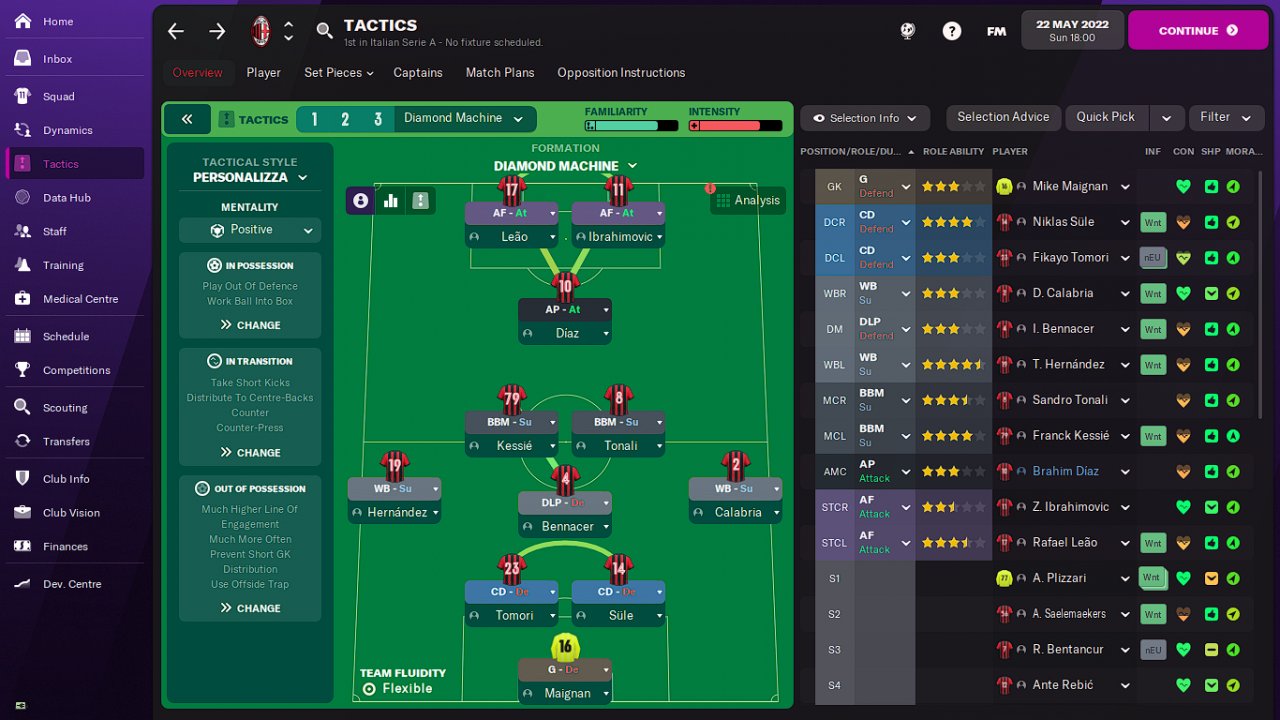Open the pitch Analysis view
1280x720 pixels.
click(x=748, y=200)
